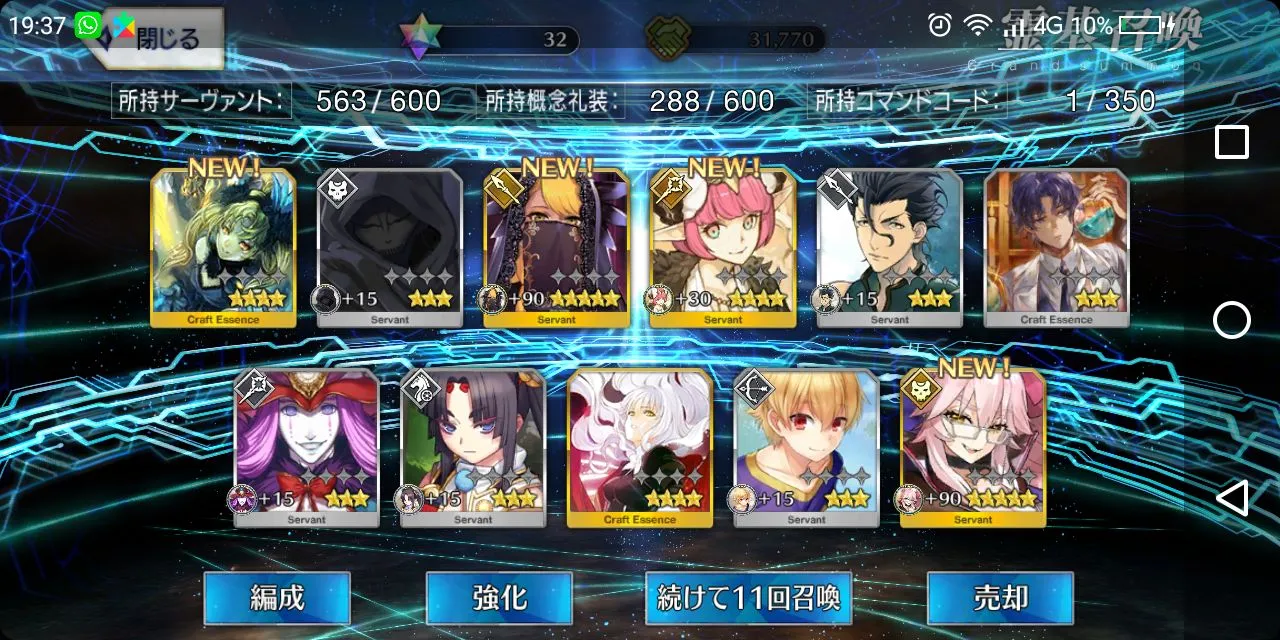The height and width of the screenshot is (640, 1280).
Task: Close the summon results with 閉じる
Action: 160,38
